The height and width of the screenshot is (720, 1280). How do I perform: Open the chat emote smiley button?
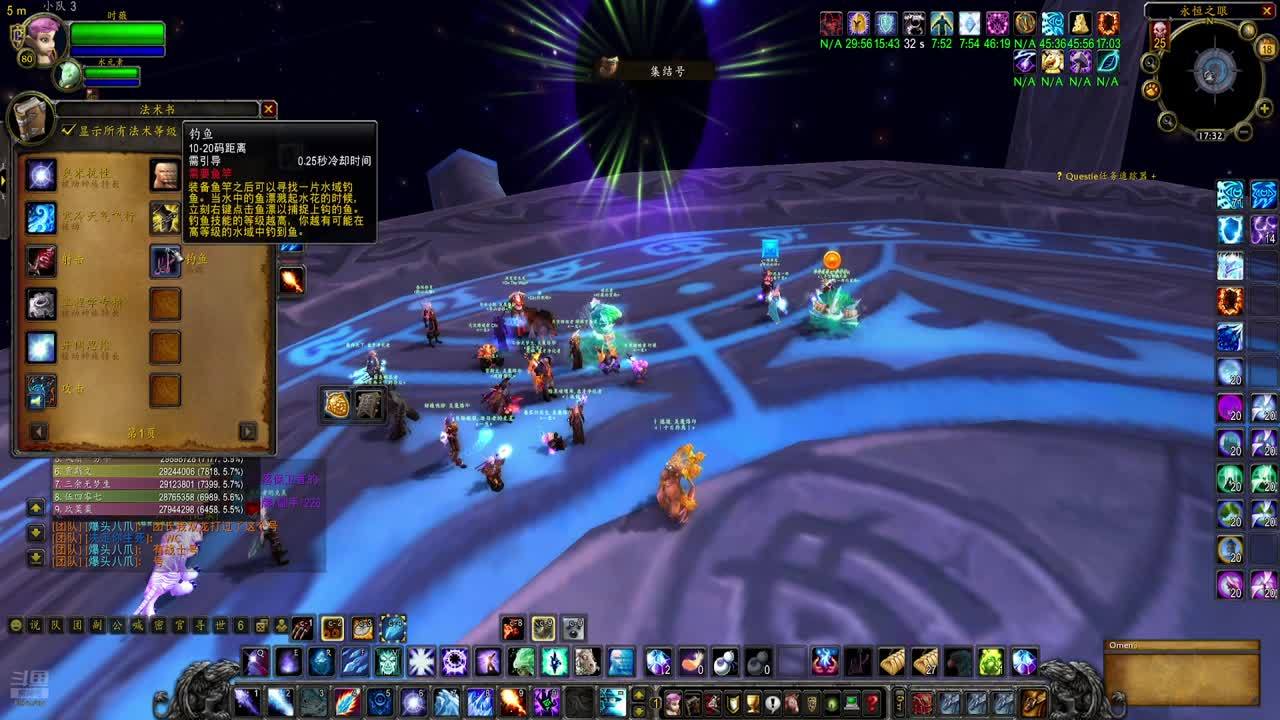15,626
